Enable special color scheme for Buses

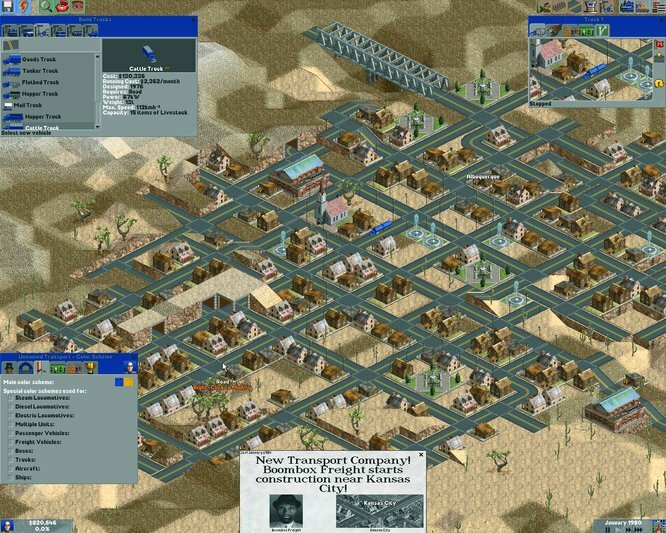click(x=9, y=451)
